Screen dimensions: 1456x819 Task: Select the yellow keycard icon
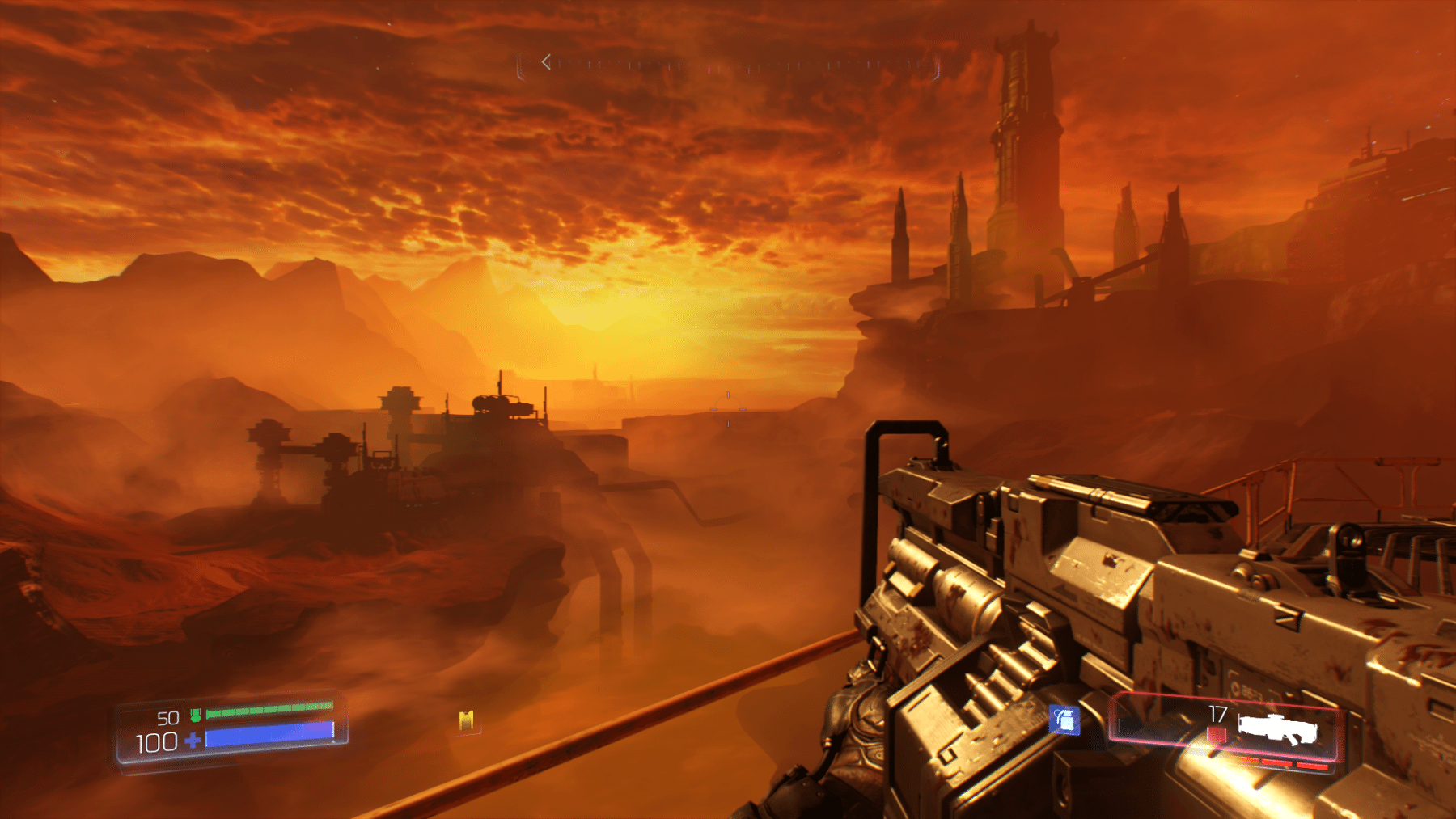click(x=466, y=720)
